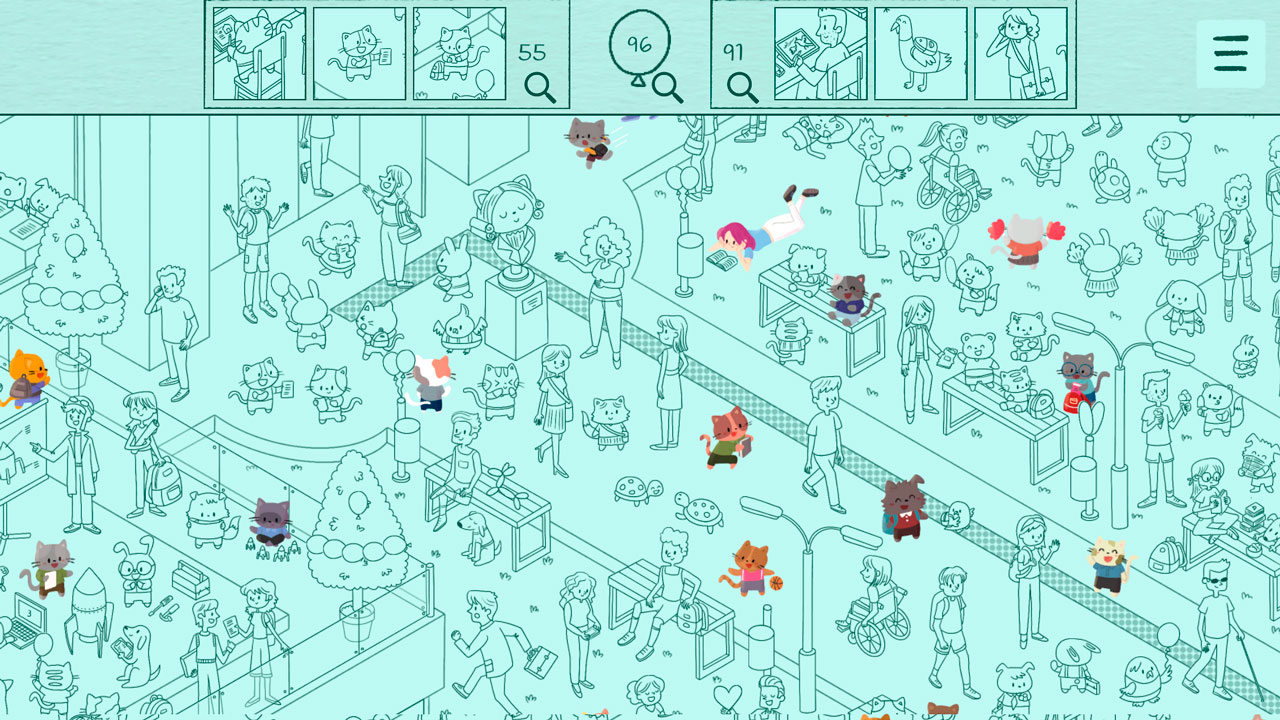
Task: Click the white cat holding a balloon
Action: pyautogui.click(x=429, y=383)
